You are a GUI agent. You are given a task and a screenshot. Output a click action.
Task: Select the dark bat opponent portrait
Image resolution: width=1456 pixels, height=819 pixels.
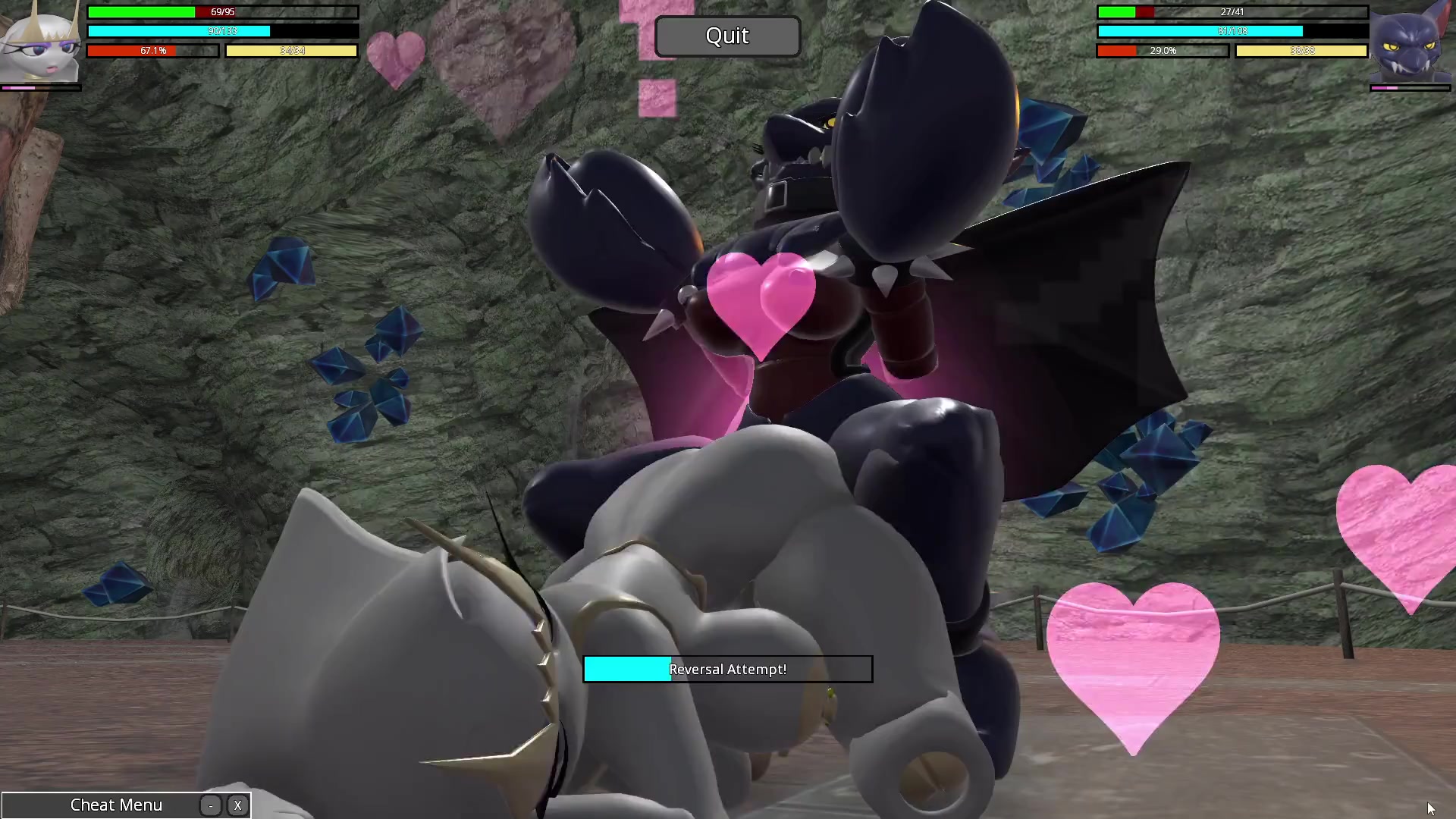1410,44
